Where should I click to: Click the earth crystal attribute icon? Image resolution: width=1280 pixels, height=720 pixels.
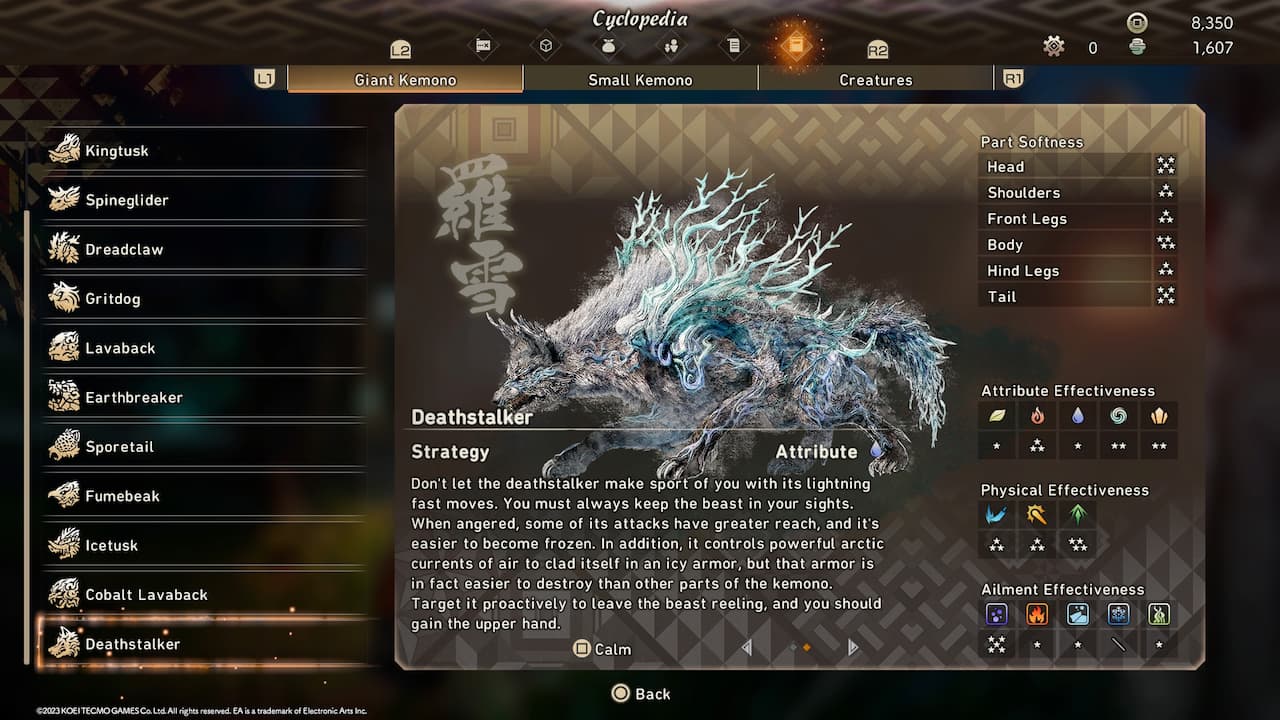pyautogui.click(x=1158, y=416)
